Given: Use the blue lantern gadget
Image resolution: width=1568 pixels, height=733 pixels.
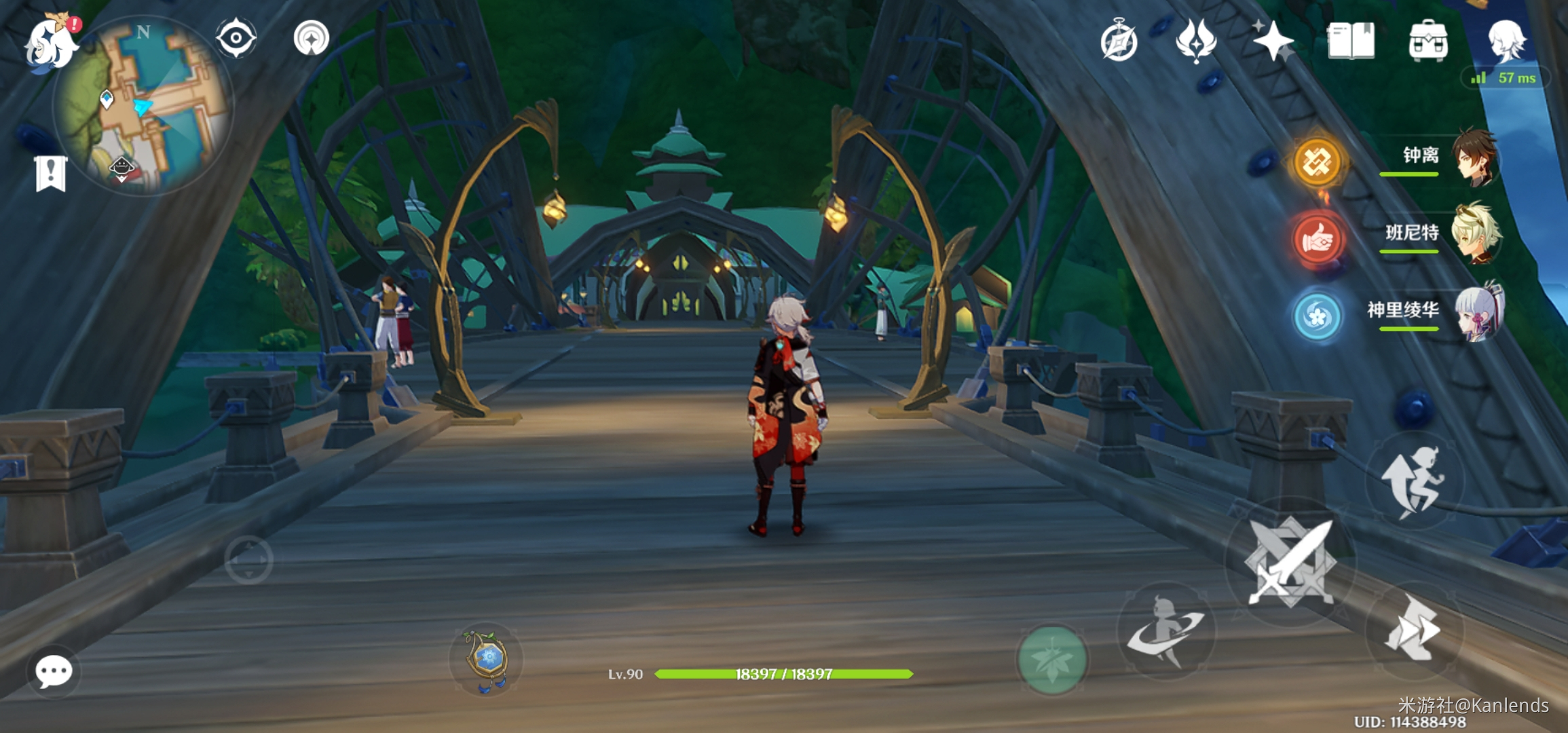Looking at the screenshot, I should [486, 660].
